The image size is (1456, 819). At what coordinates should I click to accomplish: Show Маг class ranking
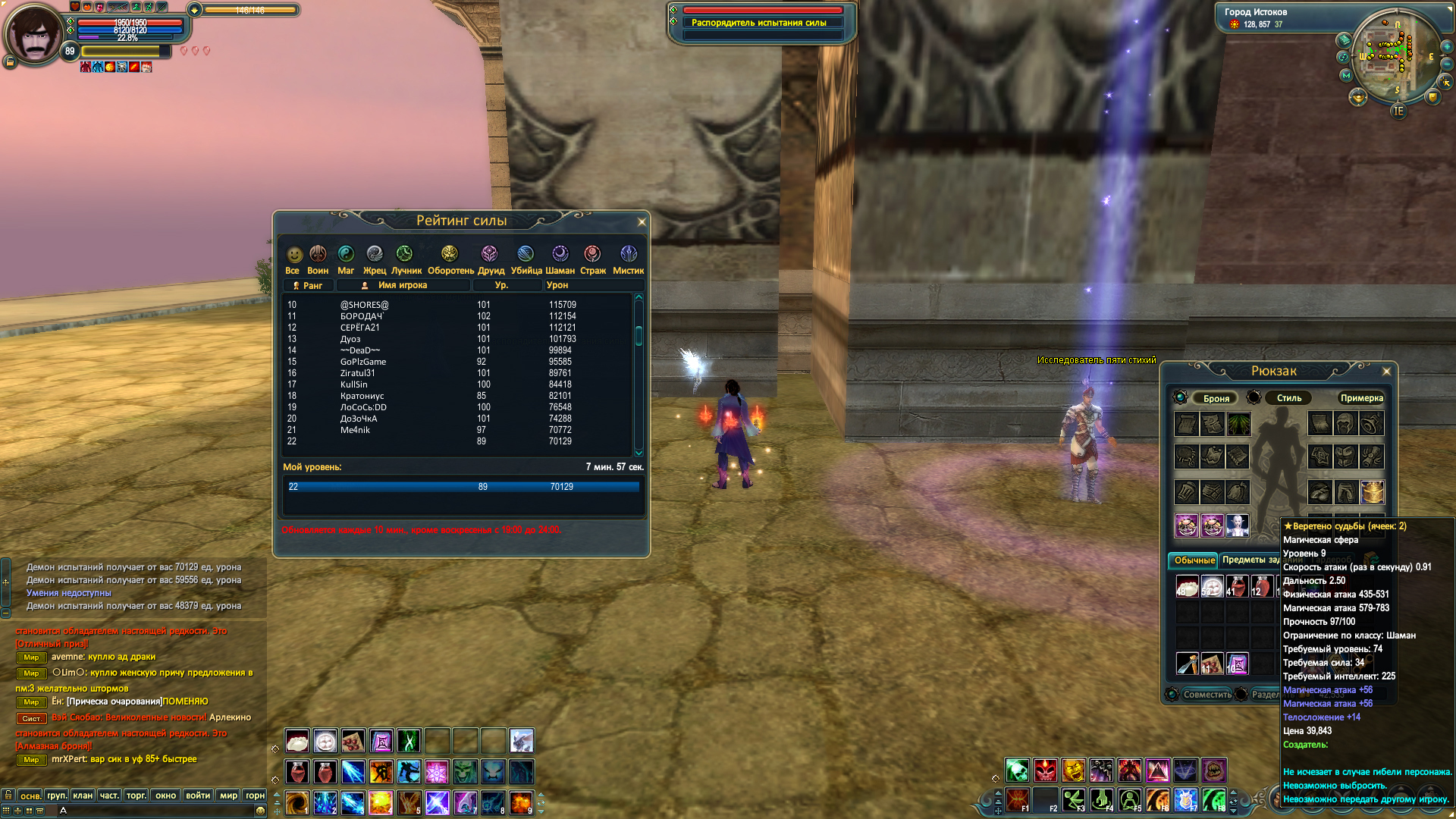coord(346,259)
